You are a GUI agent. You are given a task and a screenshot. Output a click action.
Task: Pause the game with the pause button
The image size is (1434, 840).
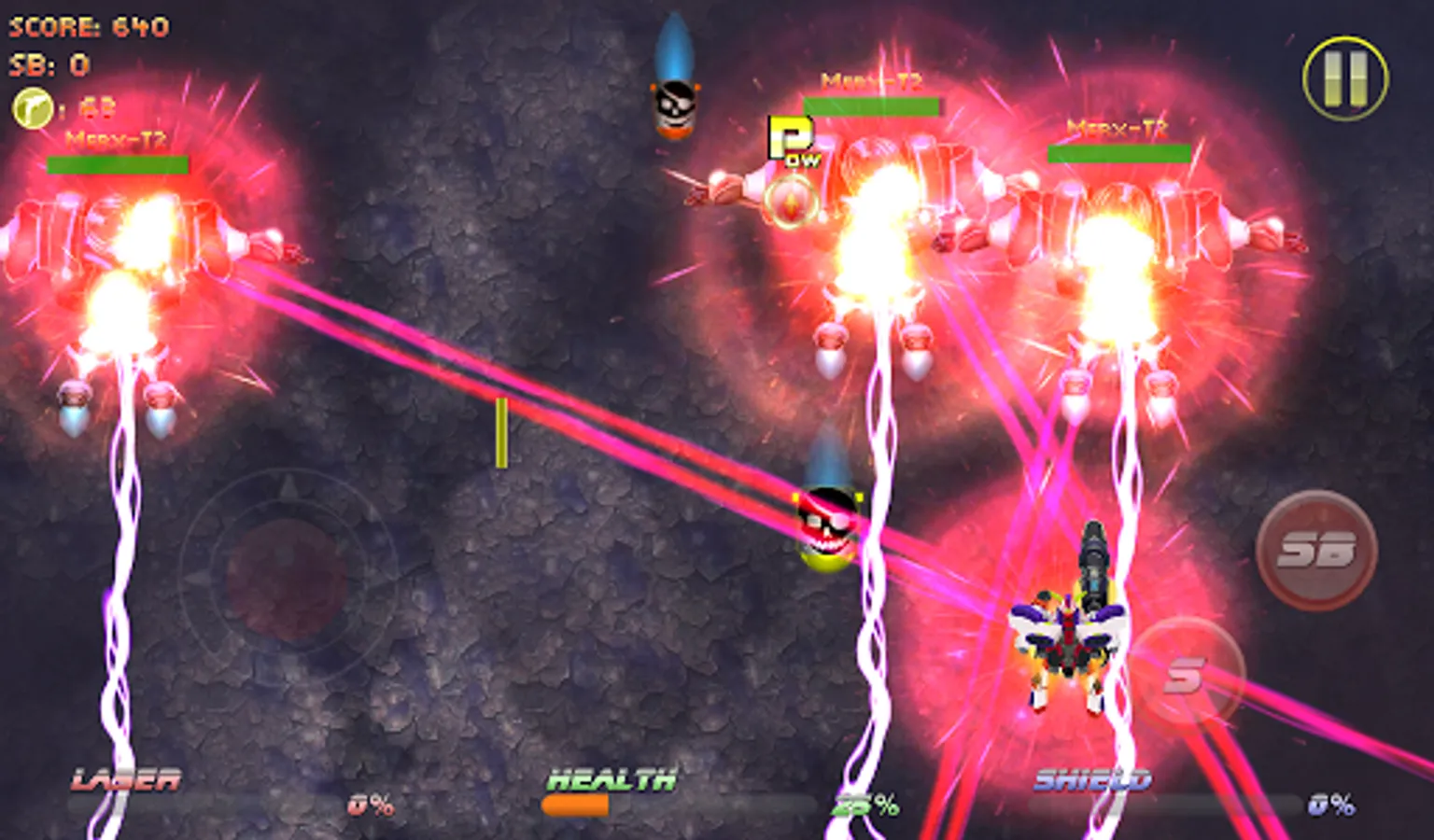(1345, 78)
